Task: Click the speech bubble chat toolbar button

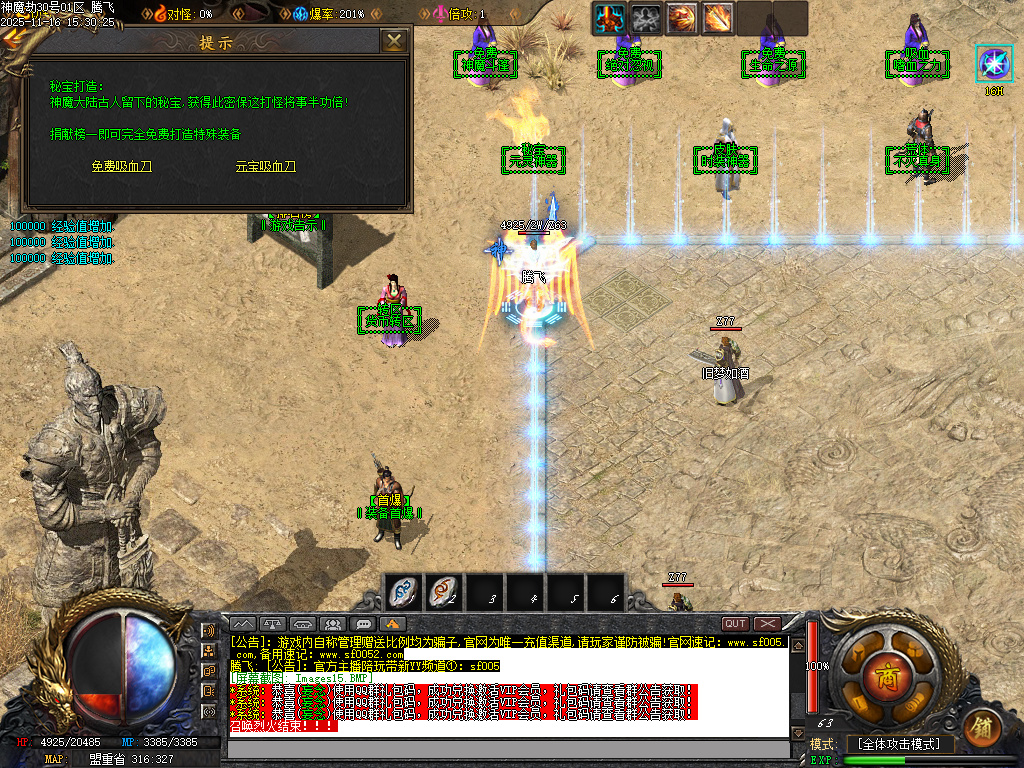Action: pyautogui.click(x=363, y=624)
